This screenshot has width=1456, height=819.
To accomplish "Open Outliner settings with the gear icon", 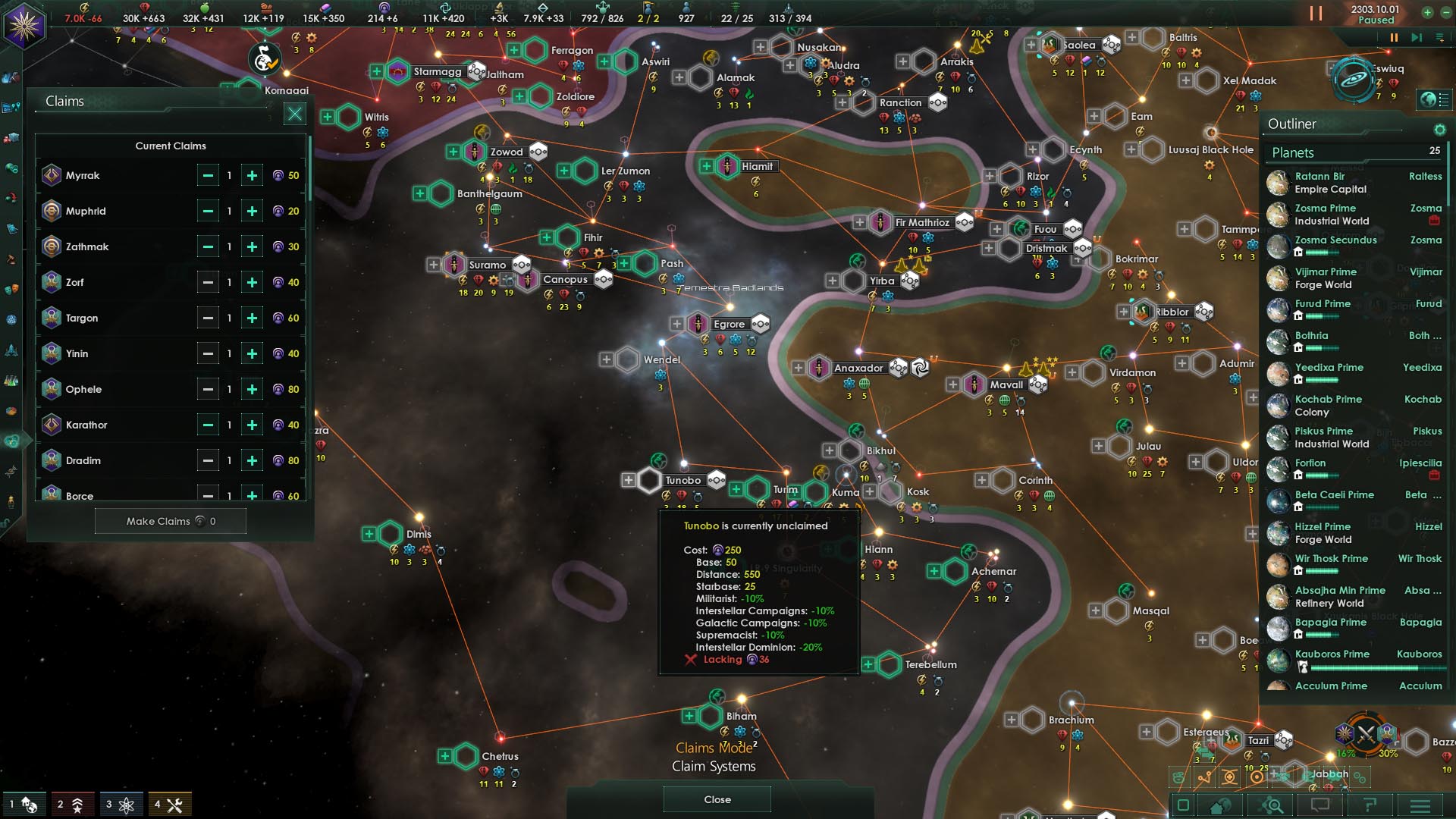I will click(x=1439, y=129).
